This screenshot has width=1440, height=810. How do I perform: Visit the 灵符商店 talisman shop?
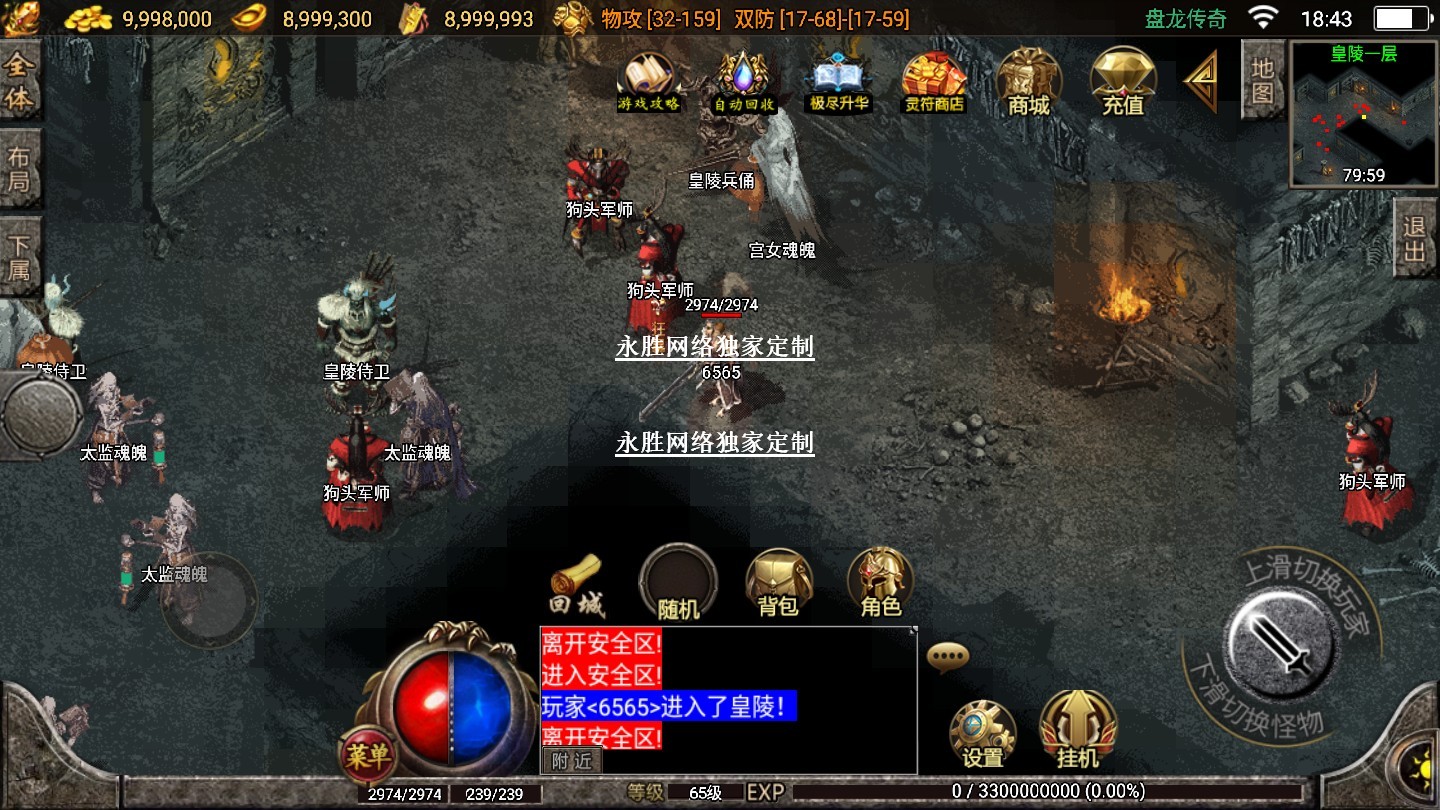pos(934,80)
